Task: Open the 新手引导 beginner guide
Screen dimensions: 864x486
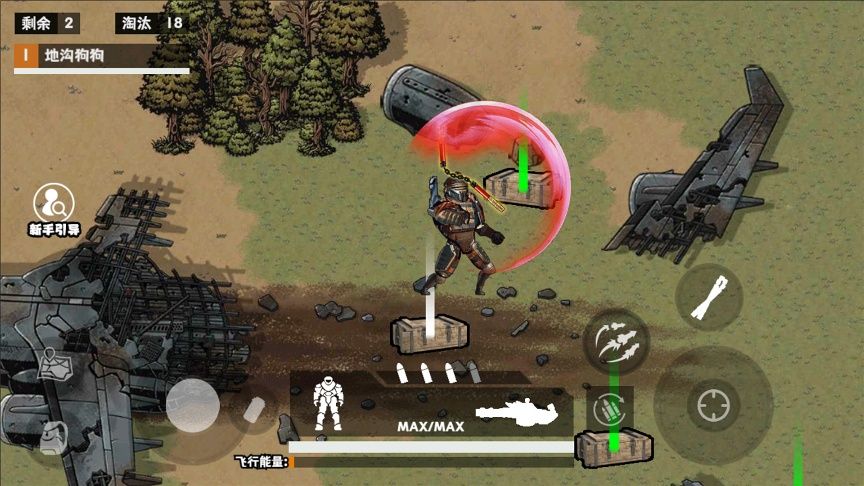Action: [54, 208]
